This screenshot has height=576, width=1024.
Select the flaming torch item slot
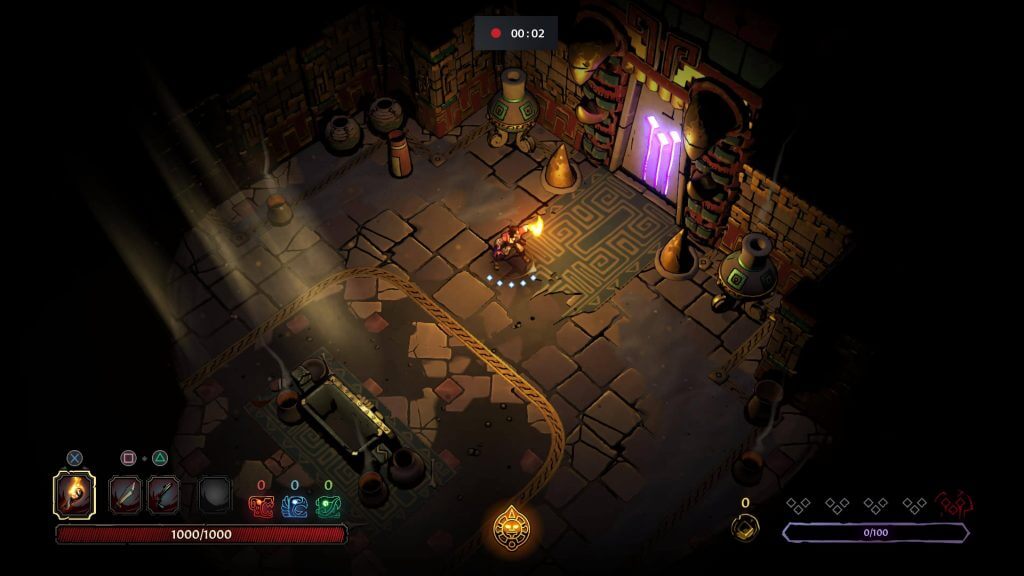tap(74, 494)
